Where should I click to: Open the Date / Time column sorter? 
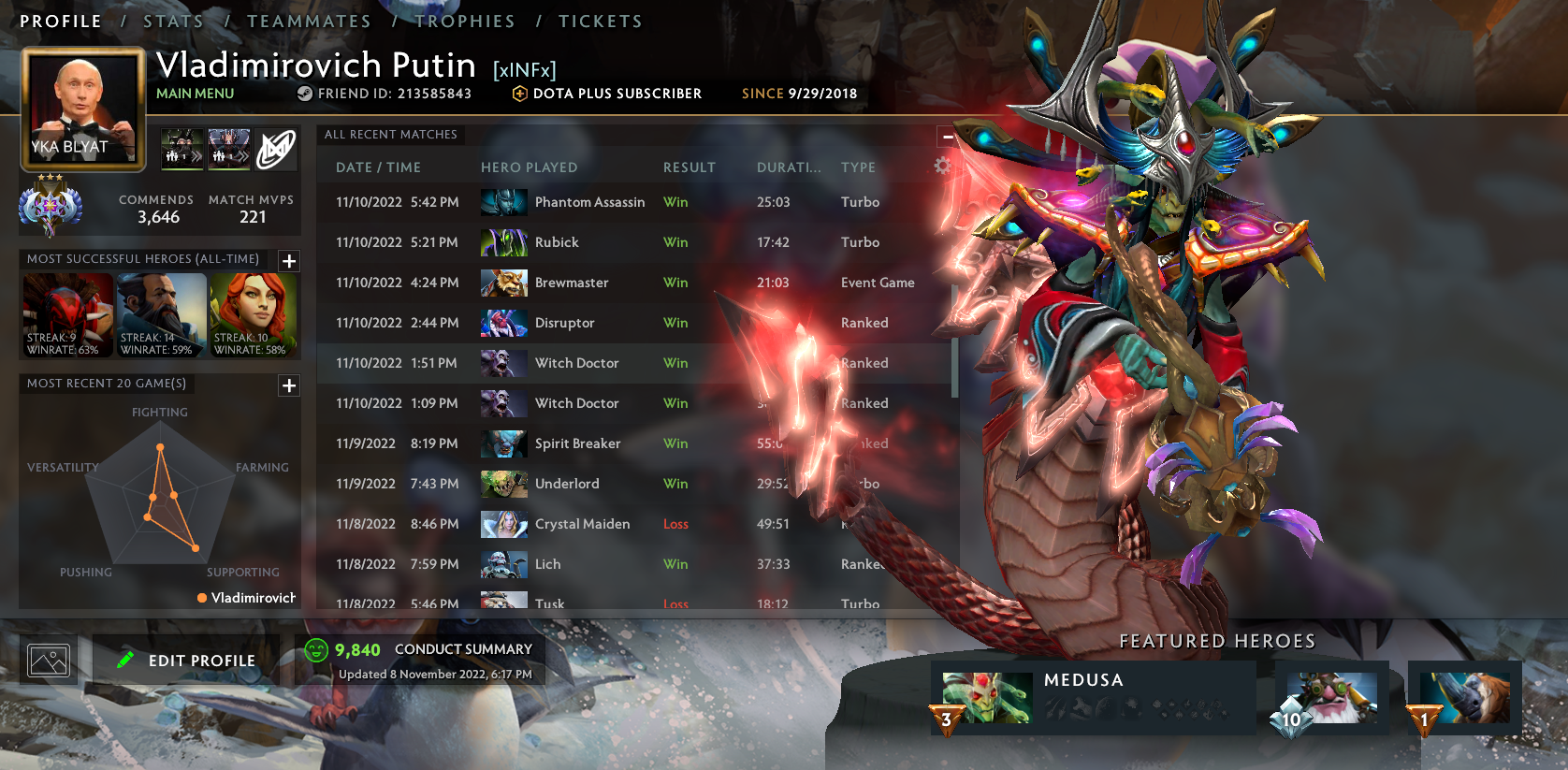coord(378,167)
